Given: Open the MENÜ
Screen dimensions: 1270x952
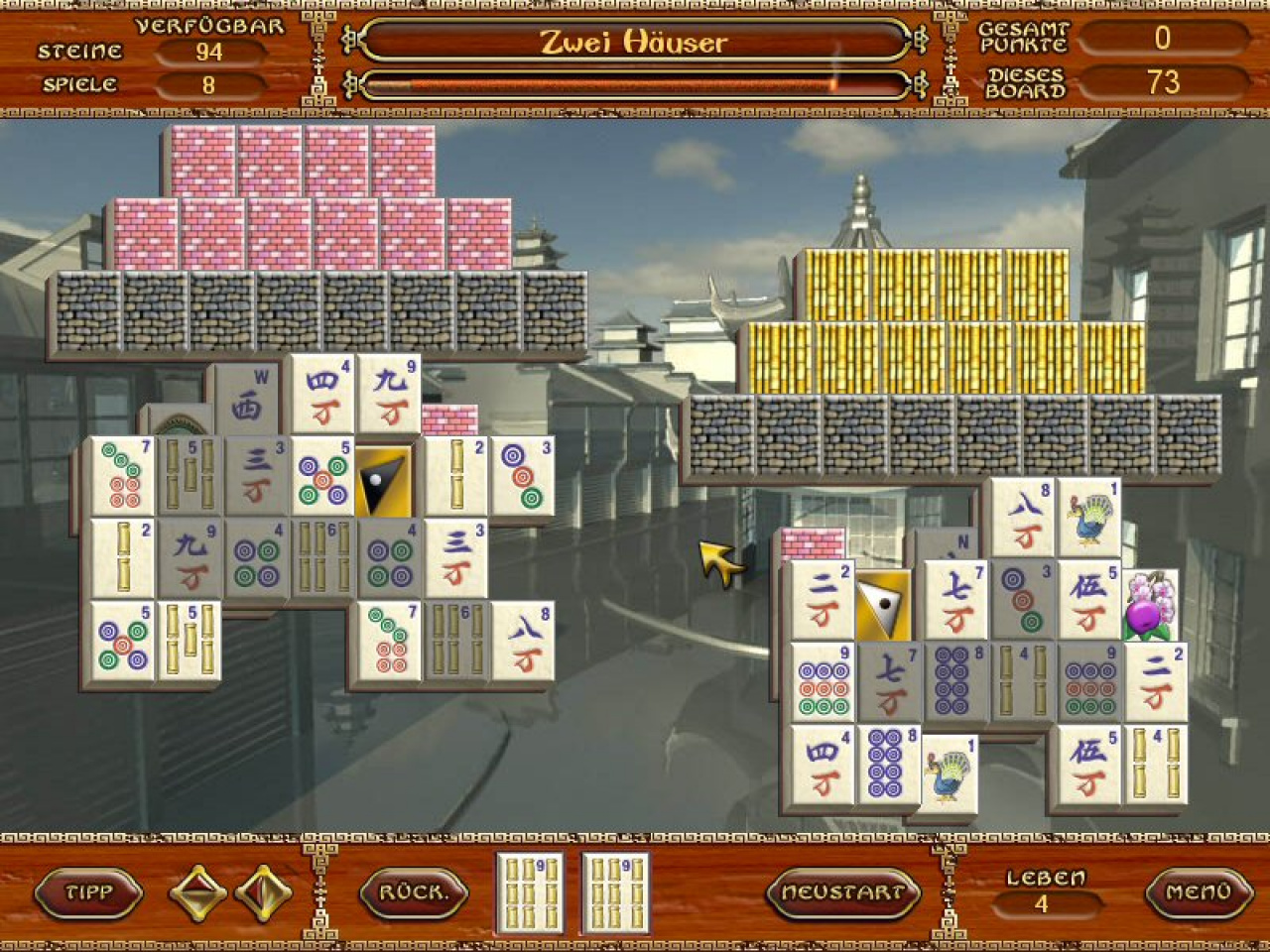Looking at the screenshot, I should point(1198,892).
